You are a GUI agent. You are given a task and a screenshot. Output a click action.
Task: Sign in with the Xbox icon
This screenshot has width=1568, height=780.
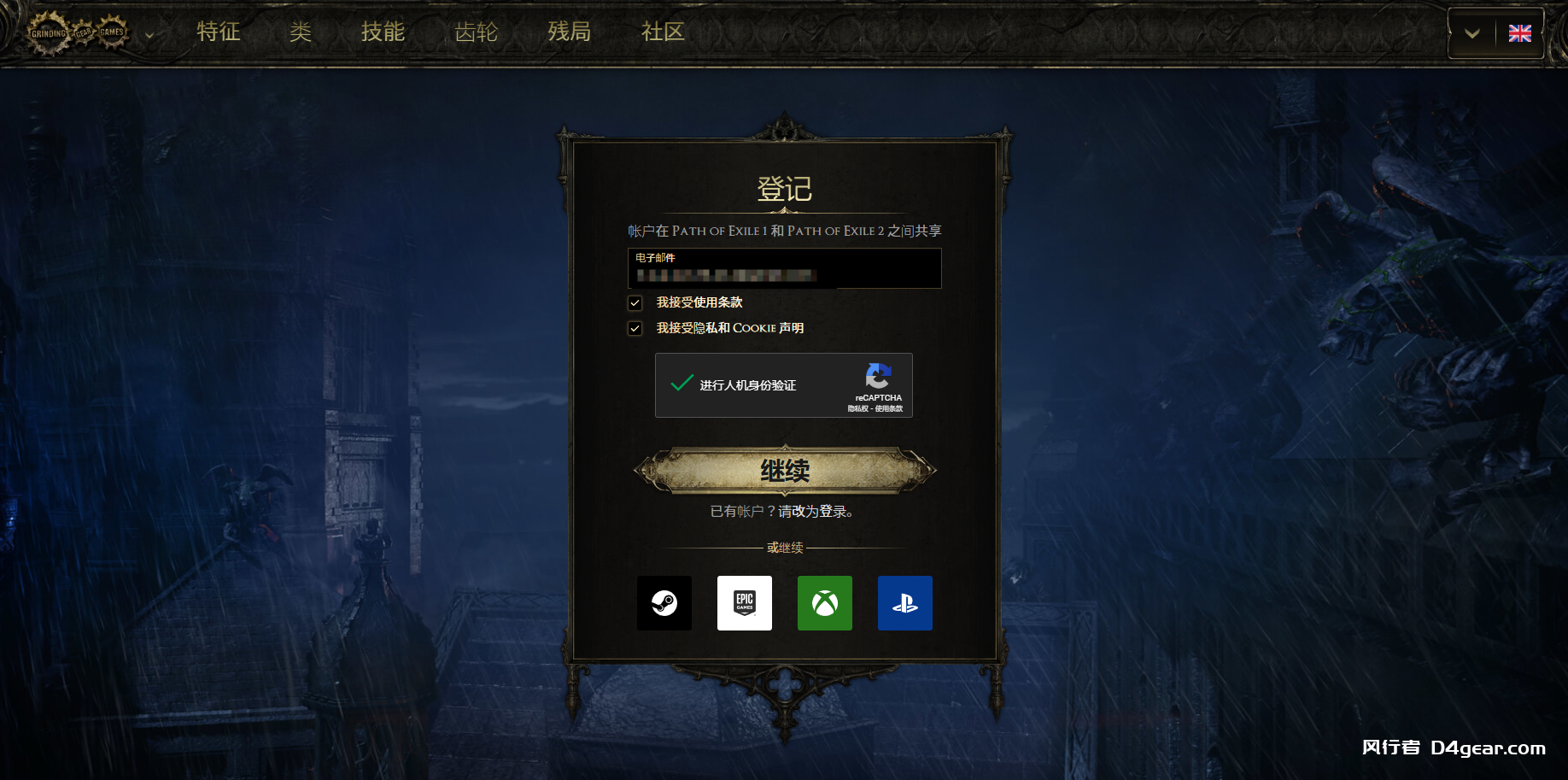click(x=824, y=603)
